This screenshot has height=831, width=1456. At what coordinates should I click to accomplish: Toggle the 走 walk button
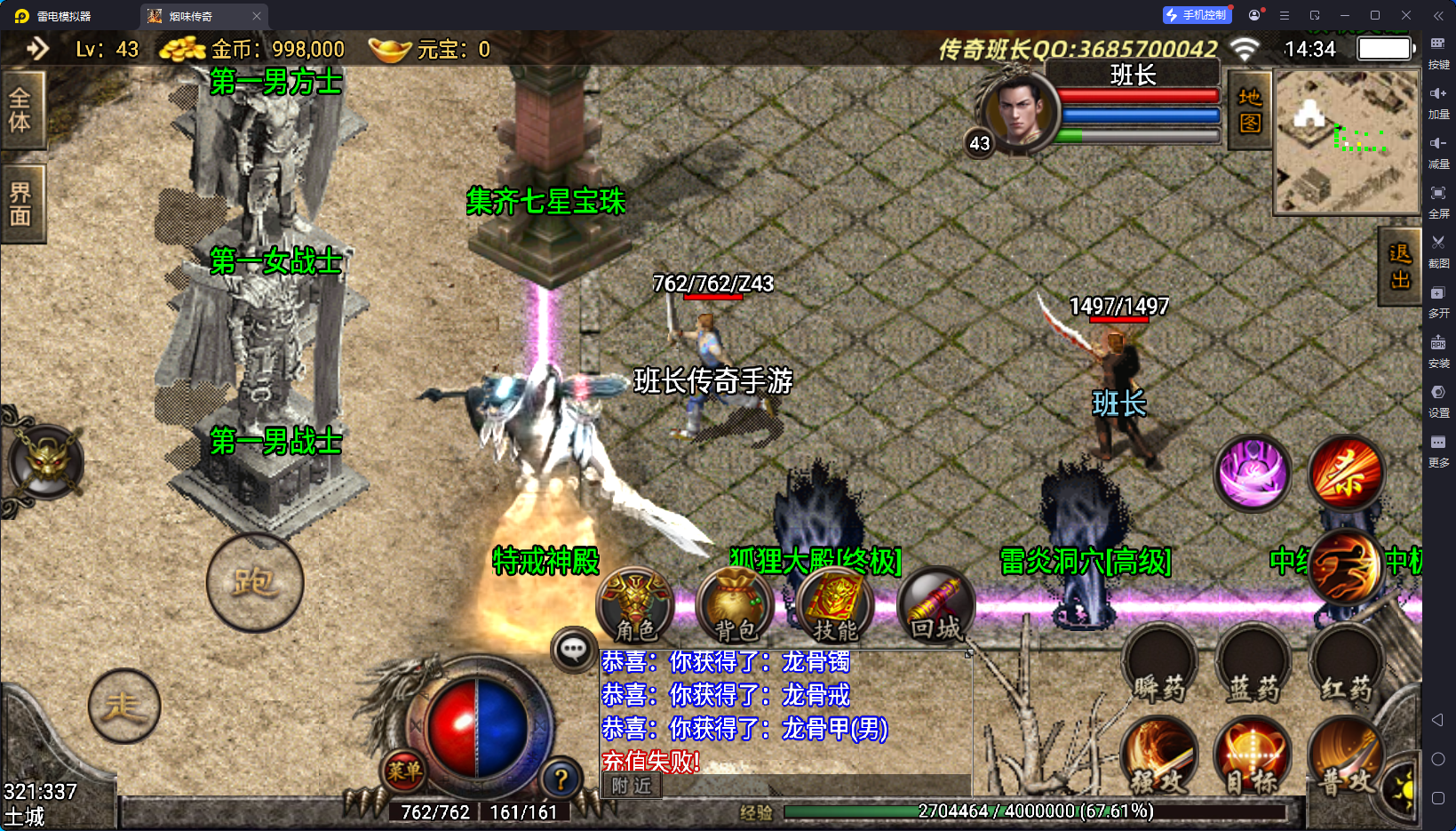[124, 706]
